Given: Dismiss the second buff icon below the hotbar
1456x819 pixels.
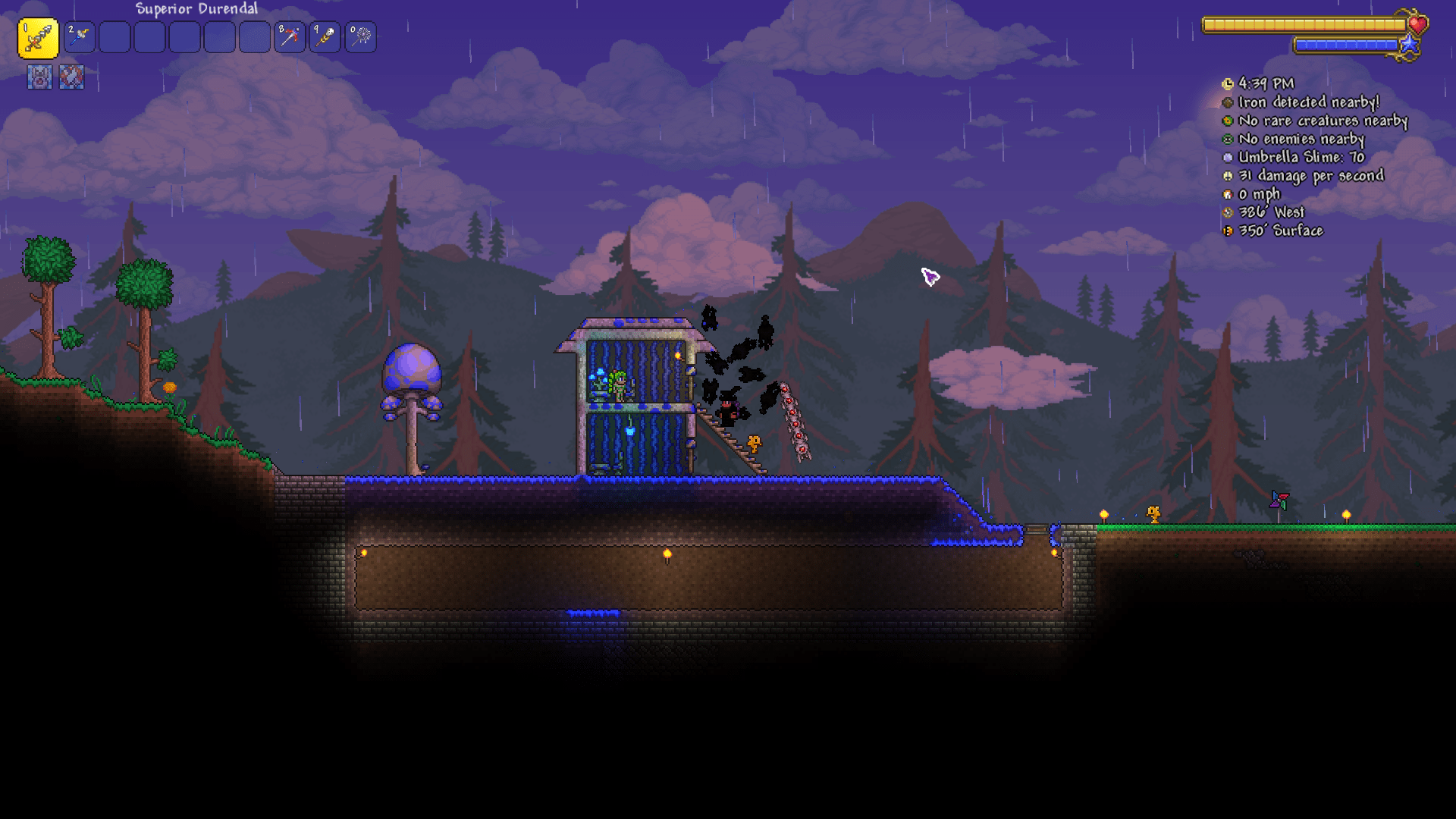Looking at the screenshot, I should click(72, 77).
